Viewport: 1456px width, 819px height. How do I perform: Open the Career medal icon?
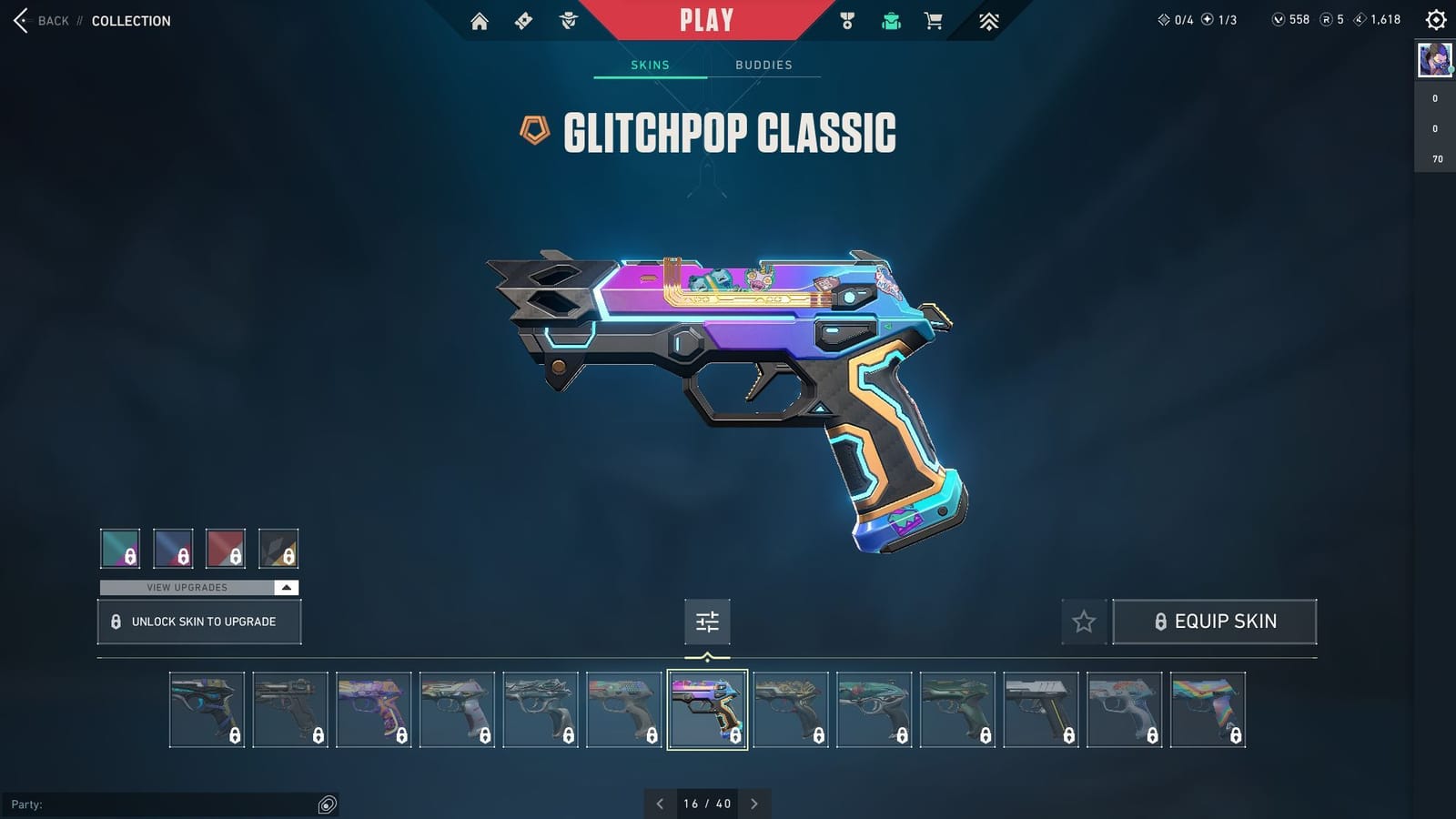point(847,20)
